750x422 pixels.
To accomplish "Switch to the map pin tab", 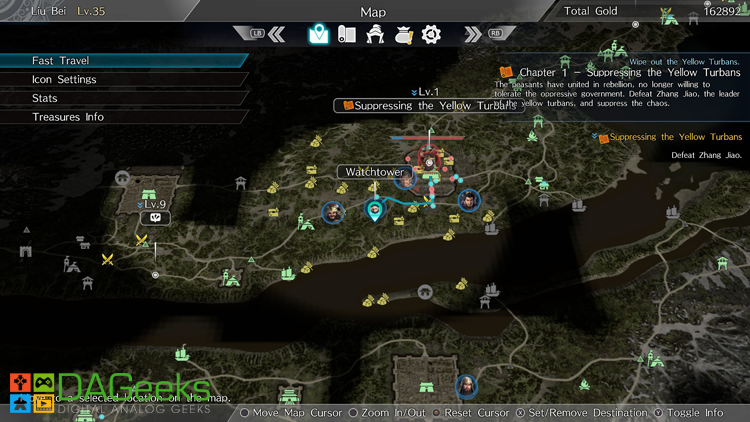I will coord(318,34).
